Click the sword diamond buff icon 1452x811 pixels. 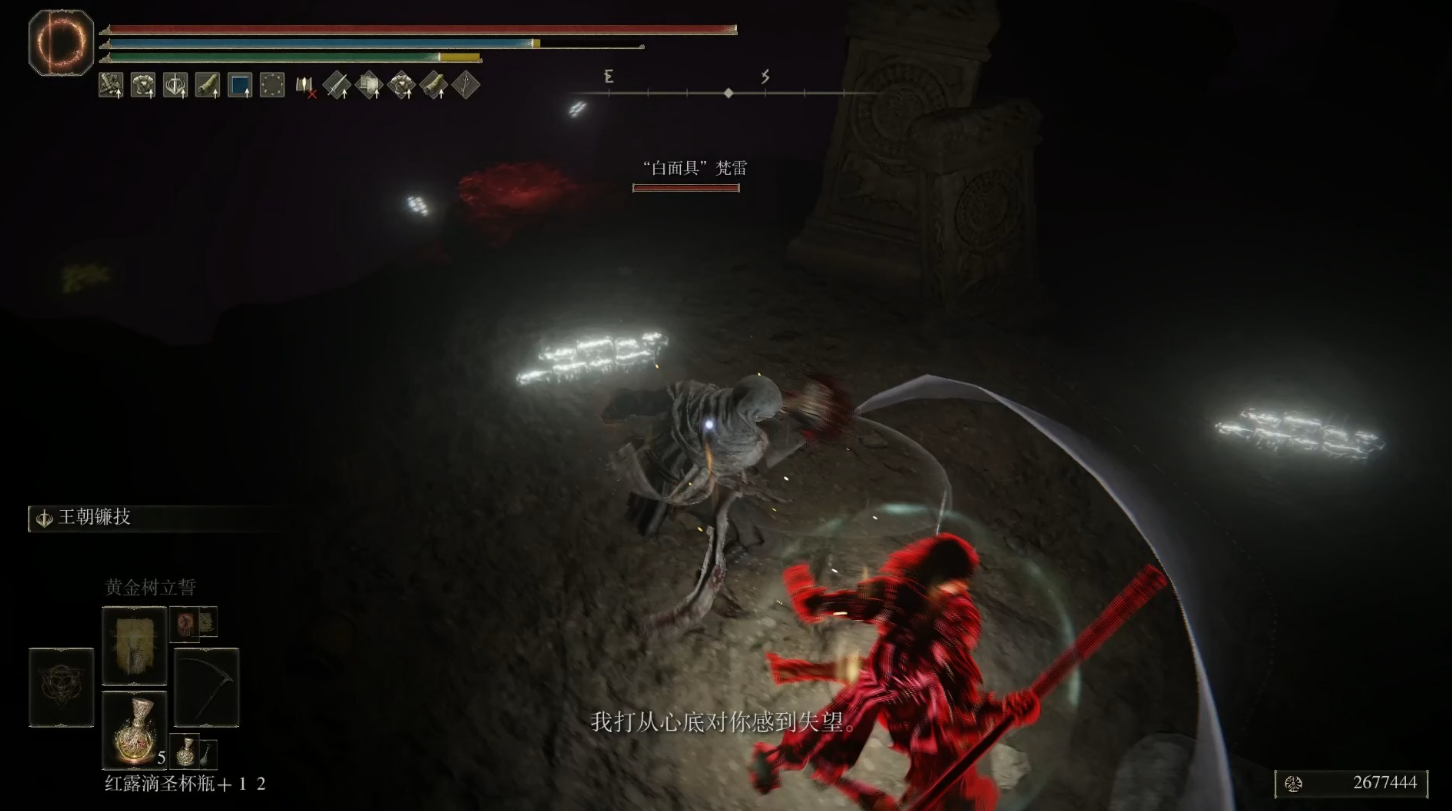coord(336,85)
